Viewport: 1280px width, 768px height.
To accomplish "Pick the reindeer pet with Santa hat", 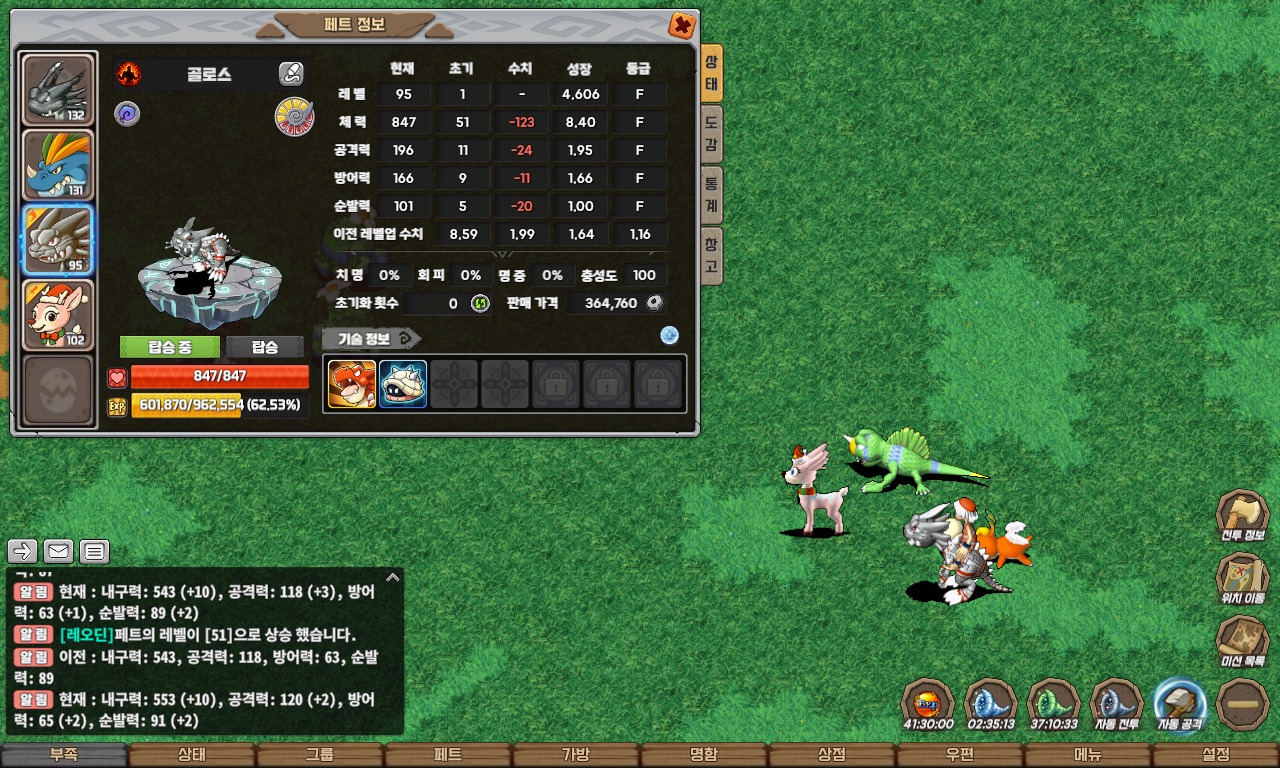I will pyautogui.click(x=58, y=315).
